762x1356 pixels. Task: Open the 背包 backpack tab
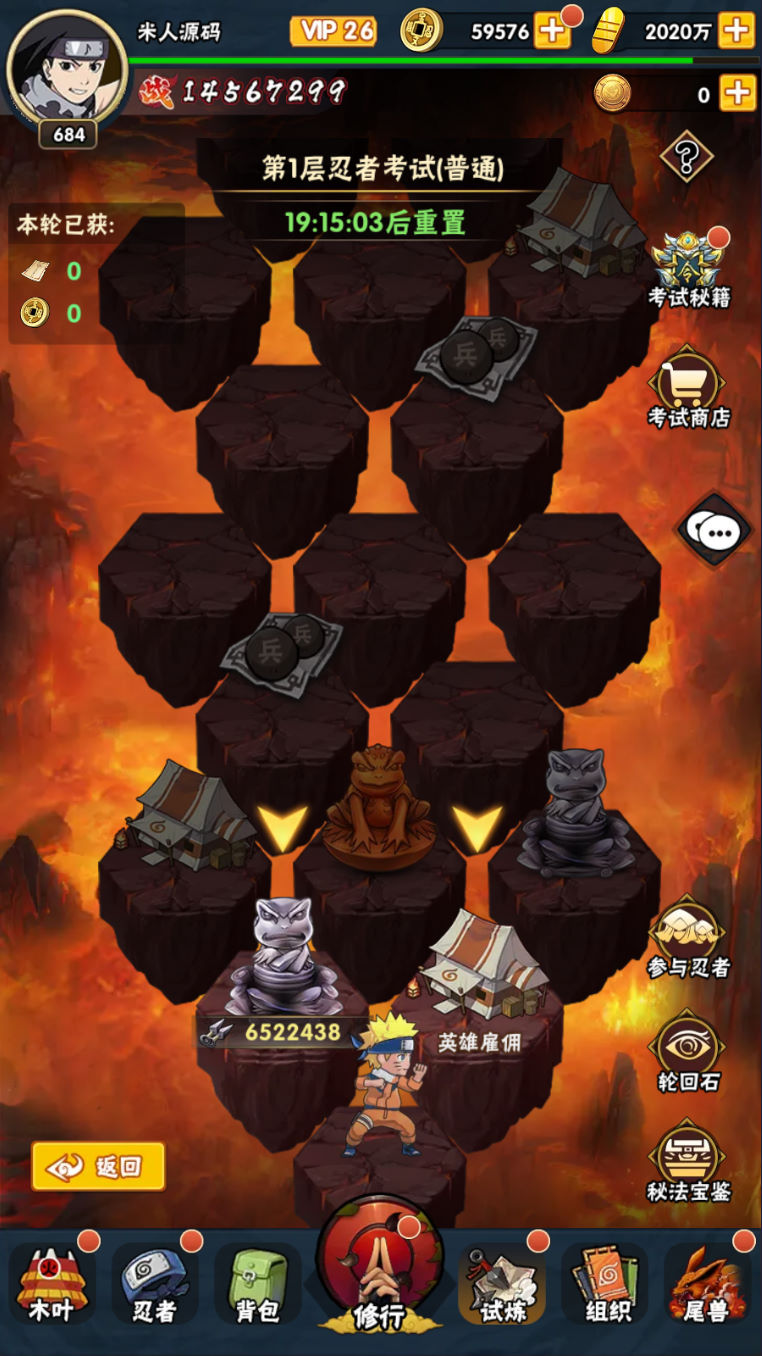pyautogui.click(x=257, y=1285)
